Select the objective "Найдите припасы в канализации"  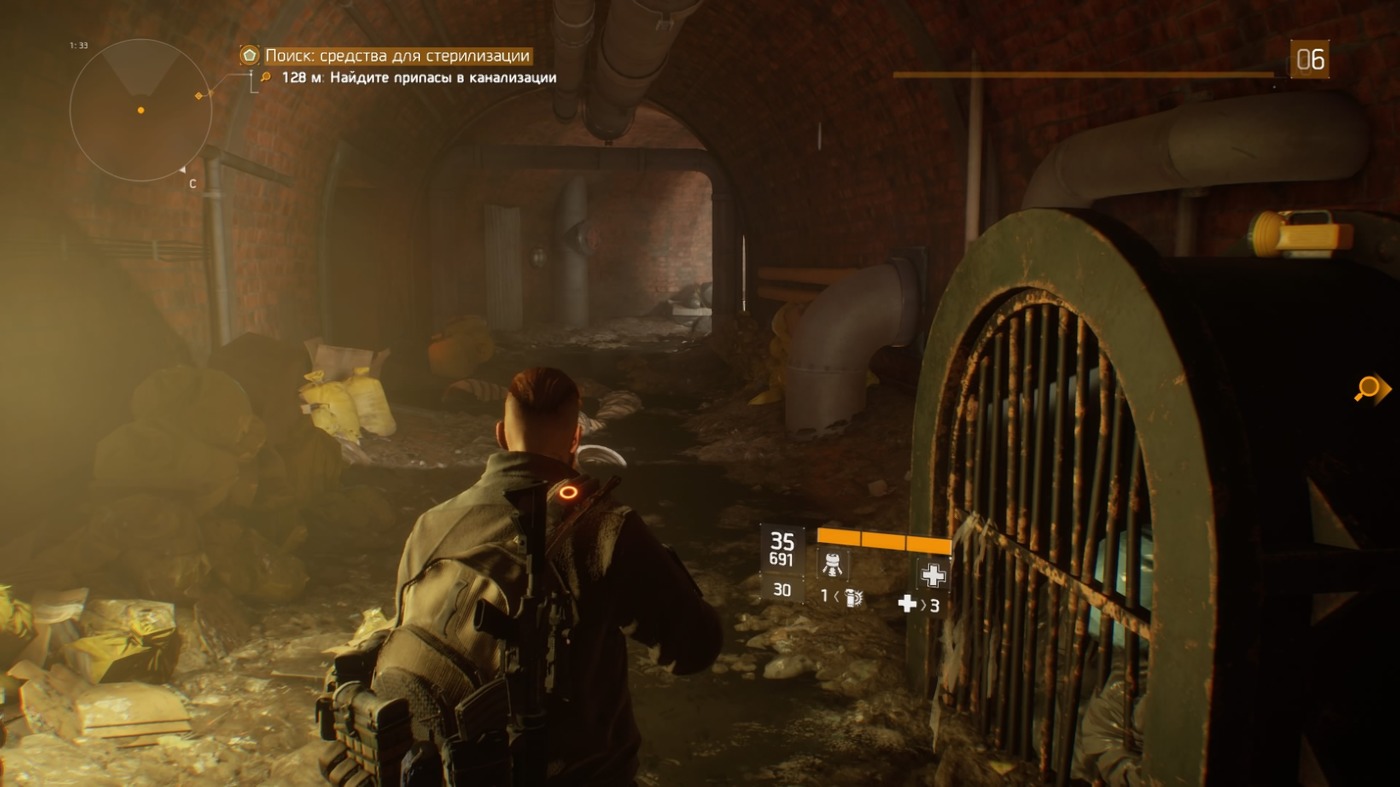pyautogui.click(x=418, y=77)
